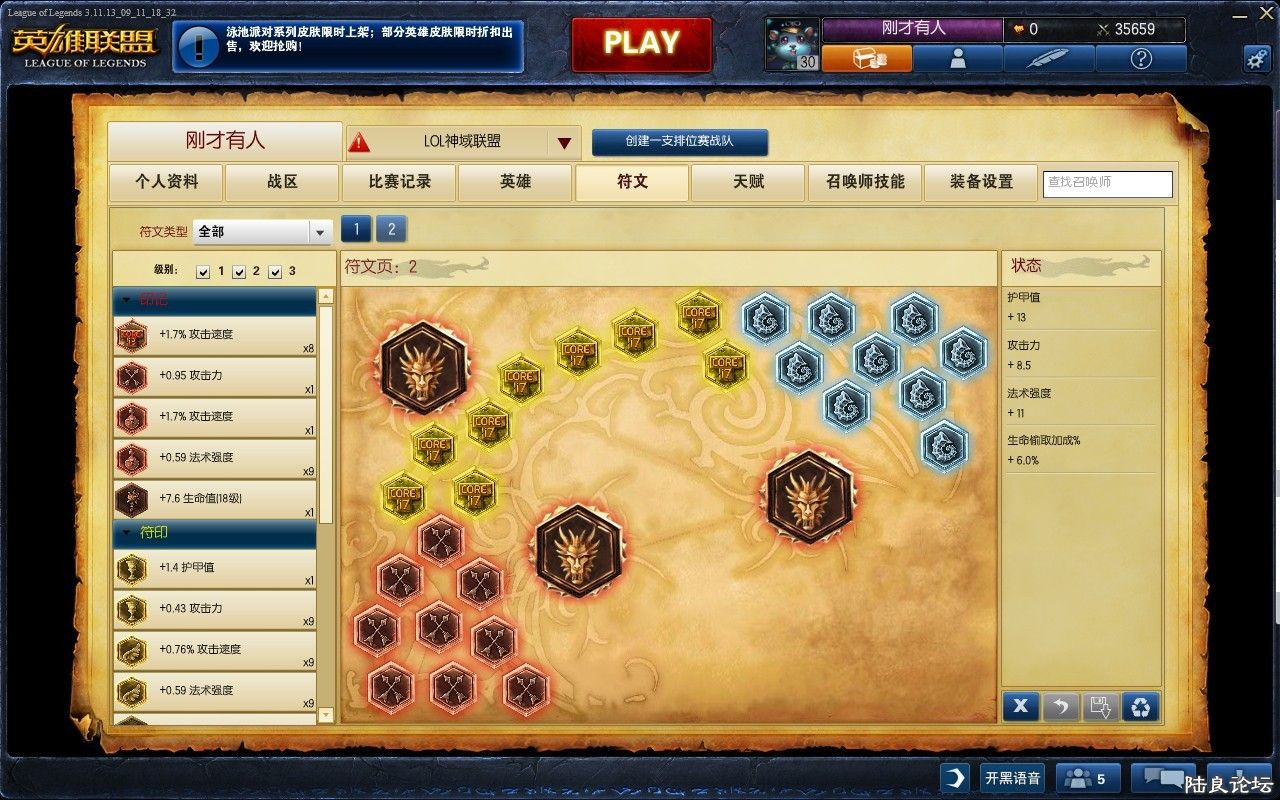This screenshot has height=800, width=1280.
Task: Open the chat bubbles icon in bottom bar
Action: click(x=1161, y=777)
